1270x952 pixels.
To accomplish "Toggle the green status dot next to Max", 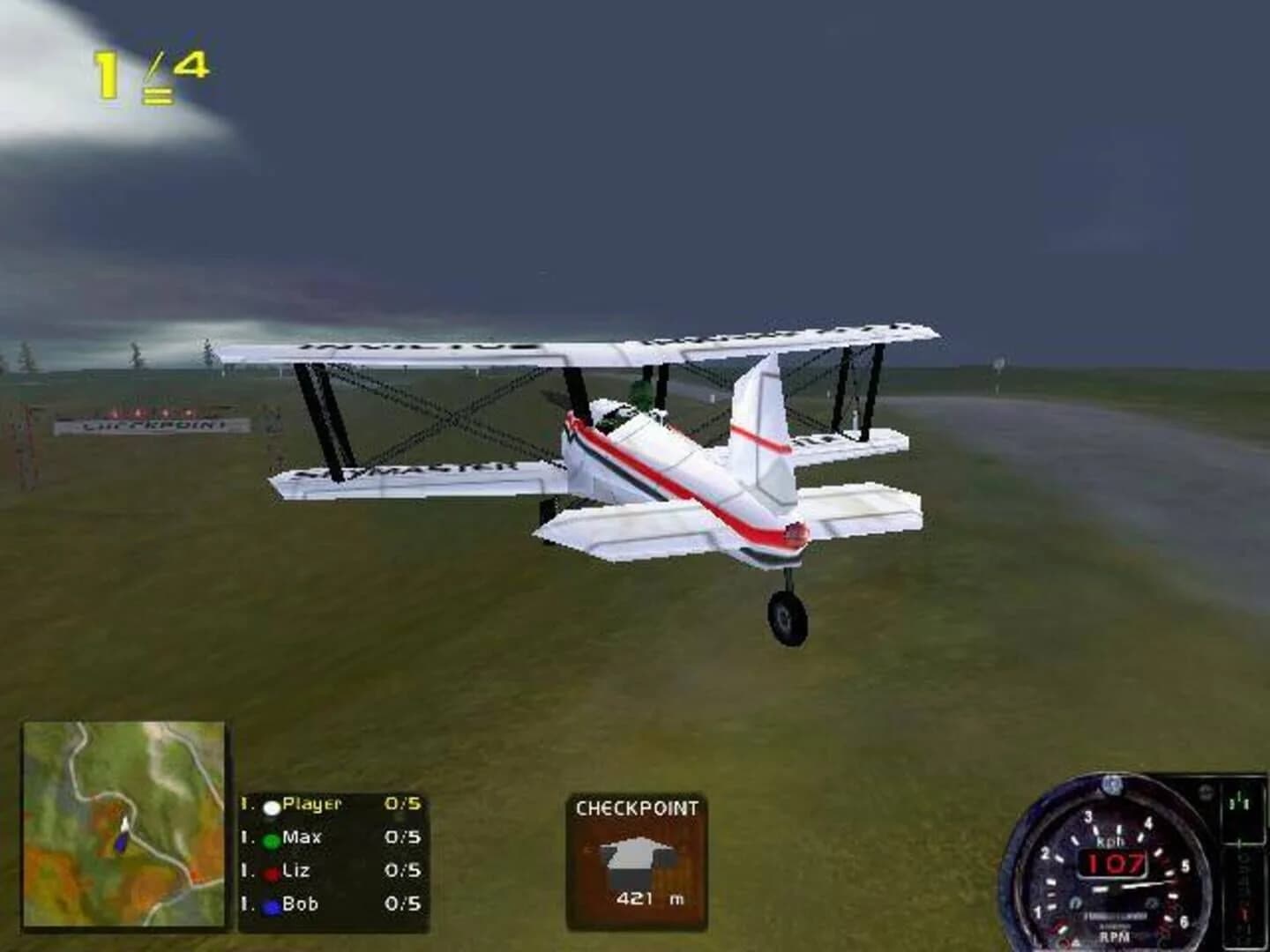I will tap(271, 839).
